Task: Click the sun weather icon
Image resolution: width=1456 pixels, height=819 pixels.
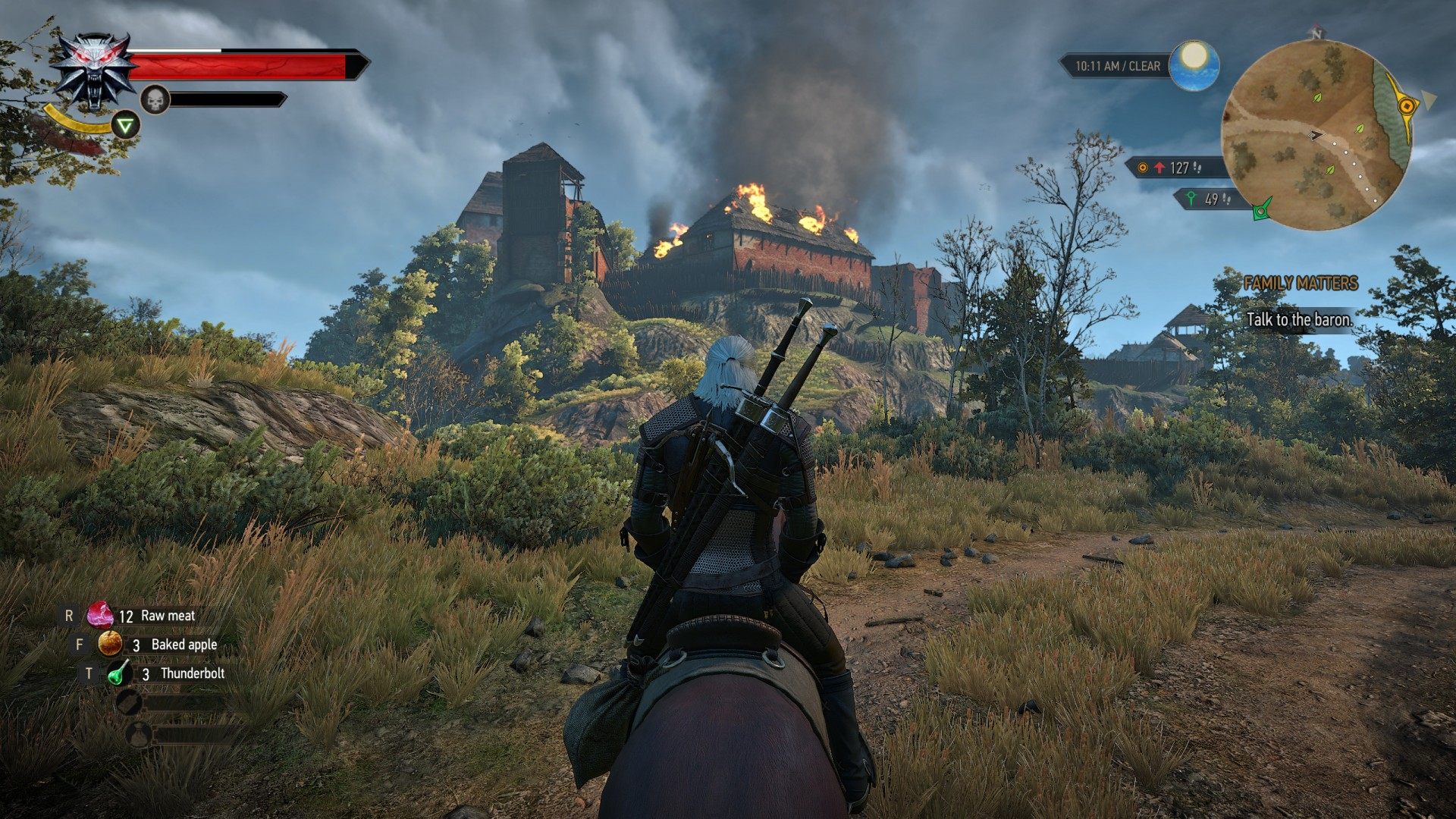Action: (1194, 65)
